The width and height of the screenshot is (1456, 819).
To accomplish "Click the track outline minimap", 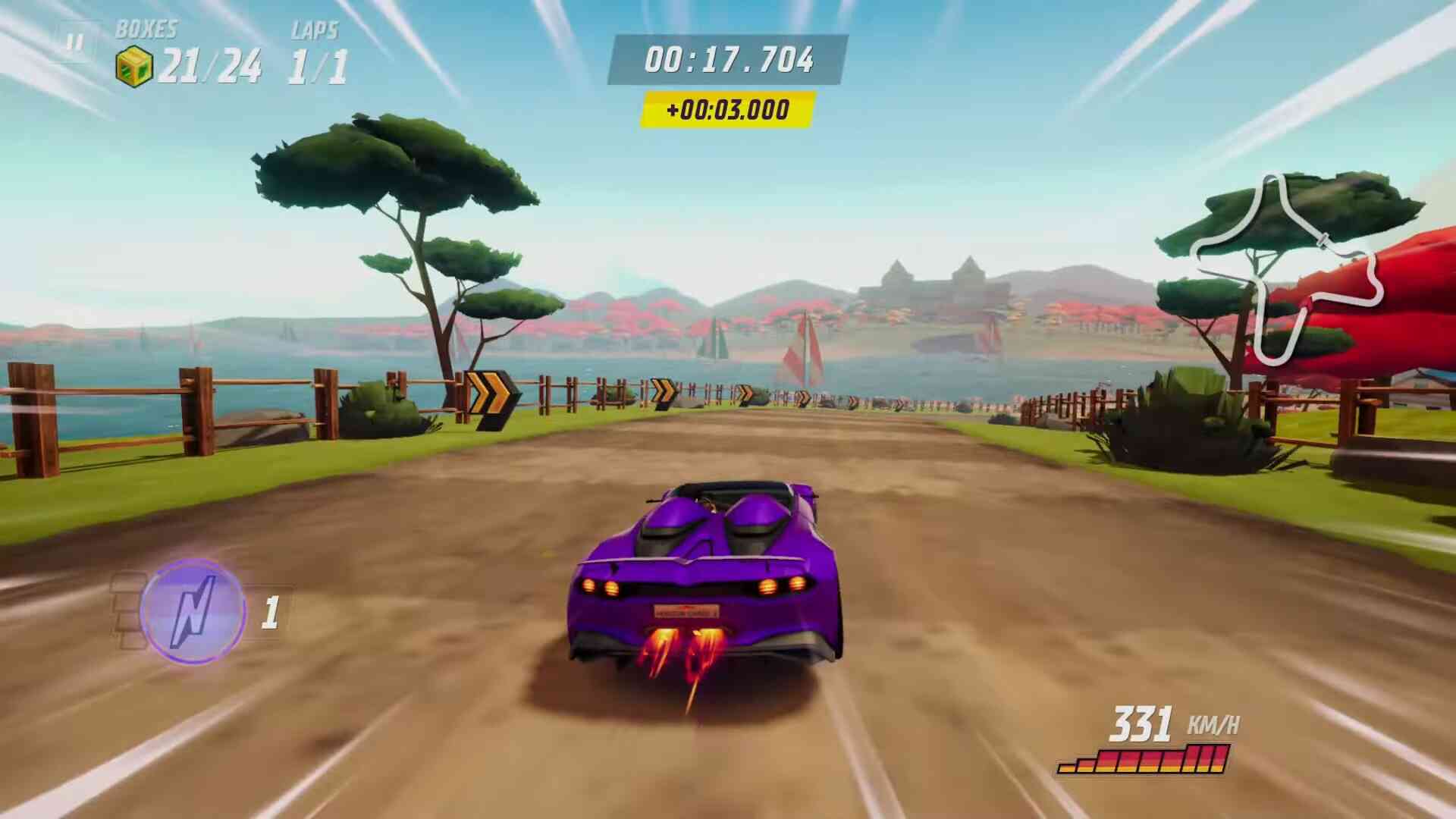I will point(1289,267).
